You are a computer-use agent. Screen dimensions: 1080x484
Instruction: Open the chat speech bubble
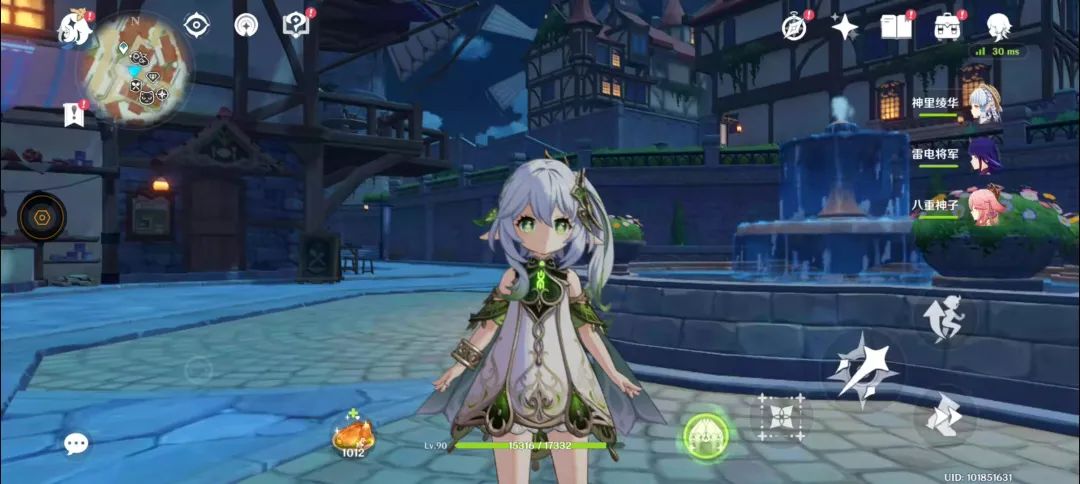coord(76,444)
